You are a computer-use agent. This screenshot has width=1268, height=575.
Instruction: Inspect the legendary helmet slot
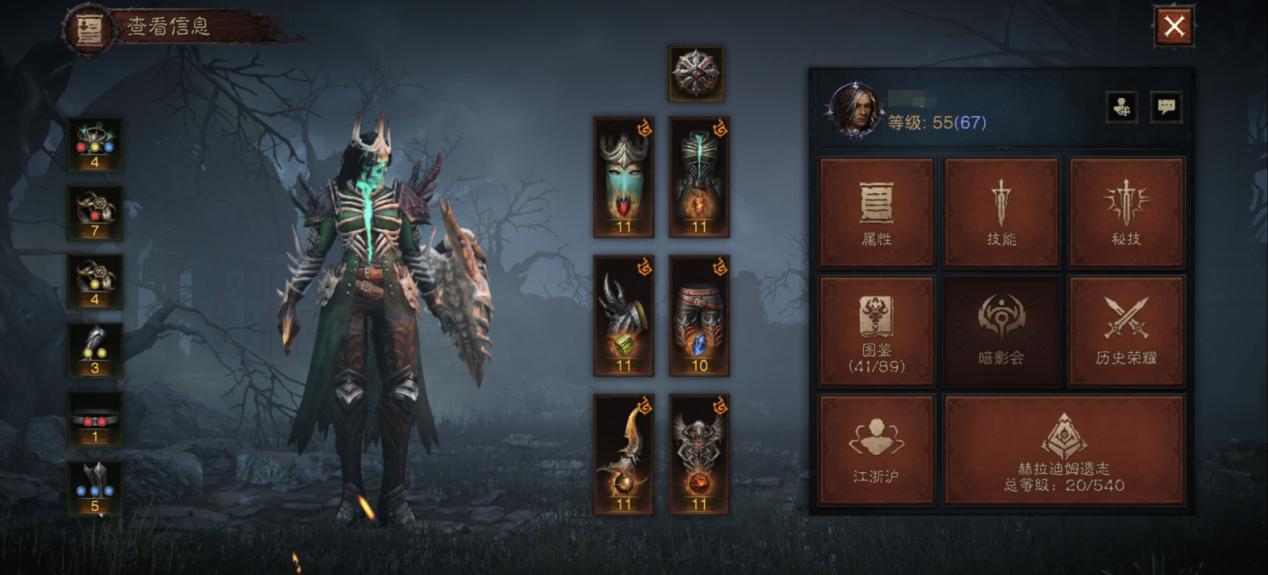[x=623, y=177]
